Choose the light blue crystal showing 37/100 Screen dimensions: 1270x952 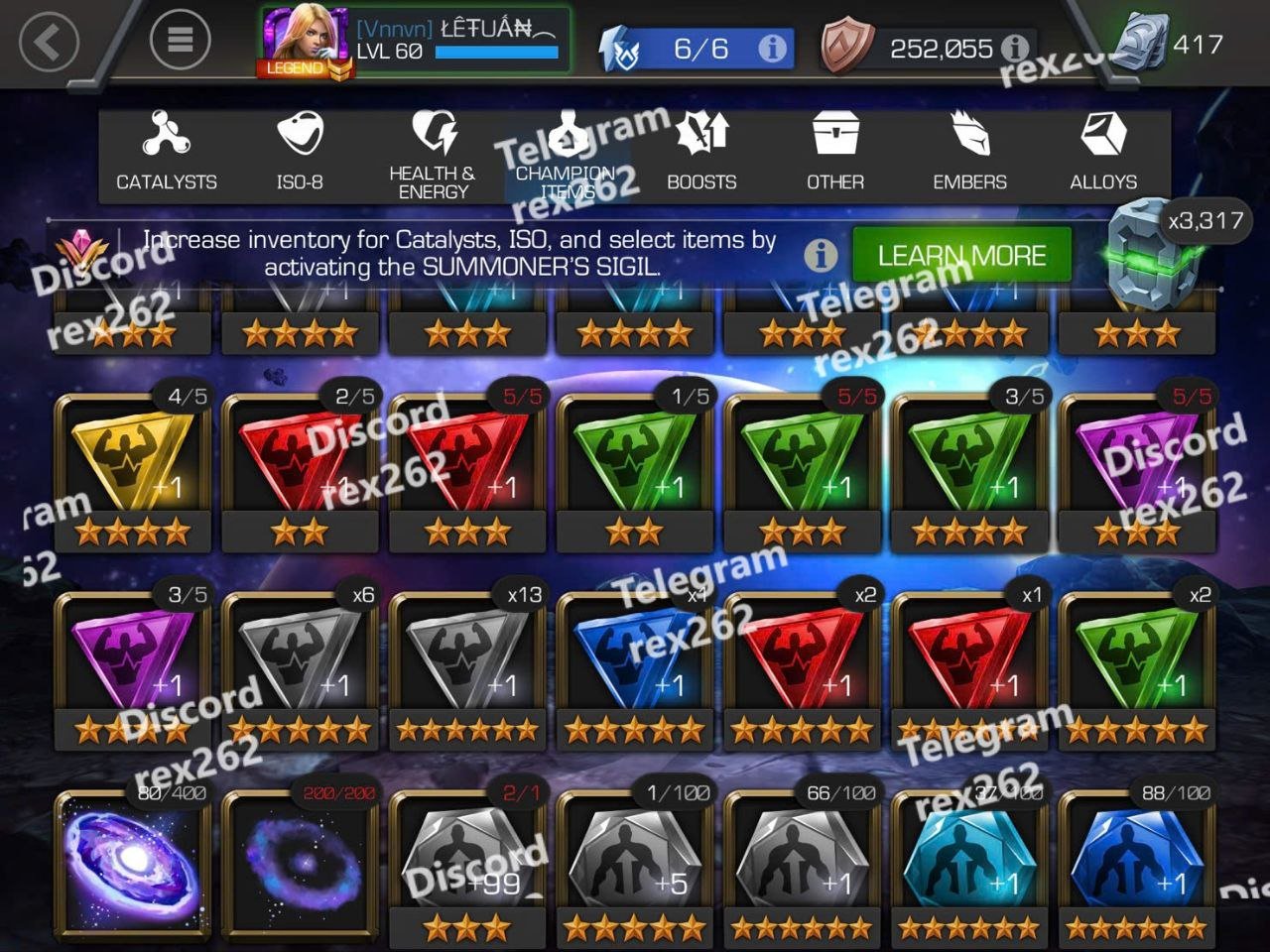coord(970,861)
